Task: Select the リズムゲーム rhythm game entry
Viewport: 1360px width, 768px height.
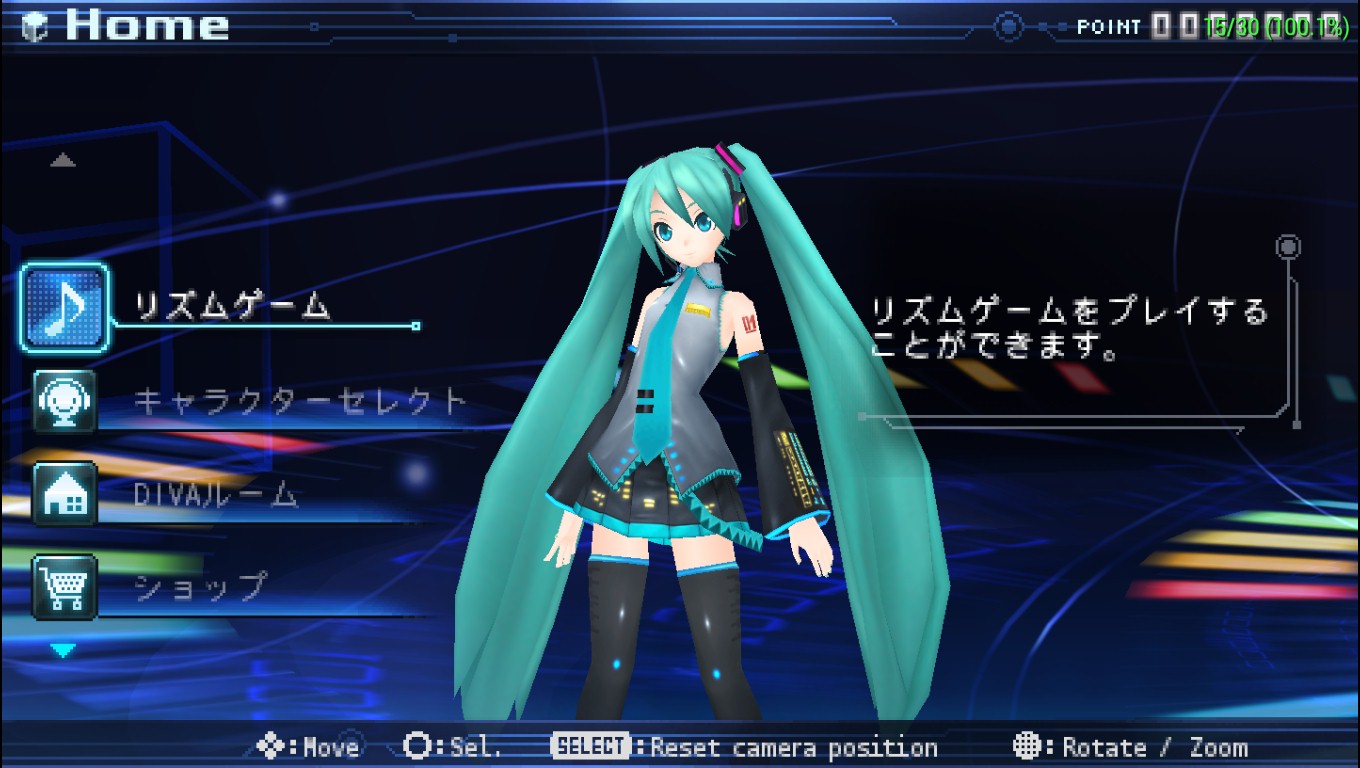Action: click(x=232, y=306)
